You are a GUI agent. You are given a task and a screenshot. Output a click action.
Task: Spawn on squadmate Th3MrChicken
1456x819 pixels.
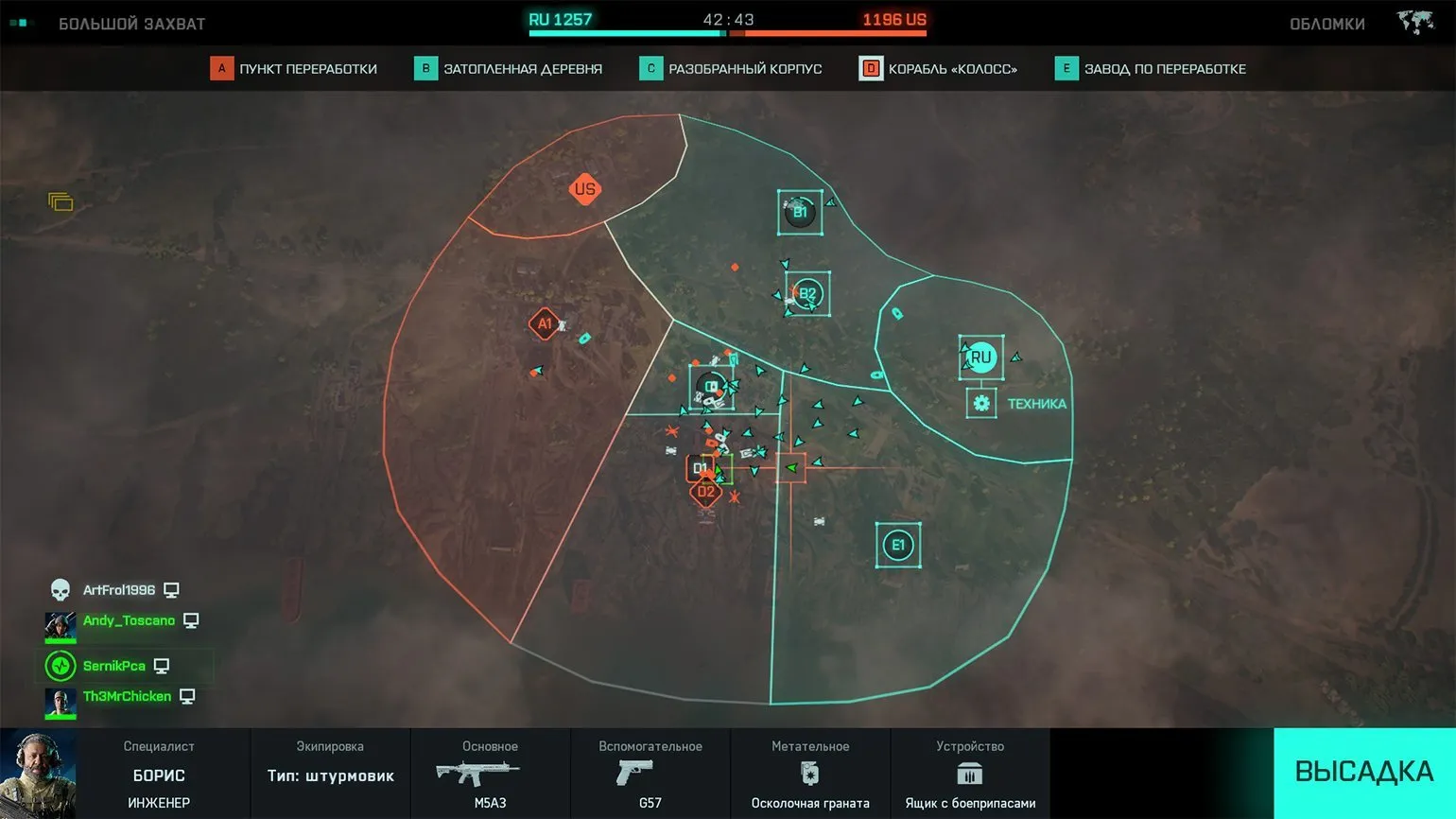[x=127, y=697]
